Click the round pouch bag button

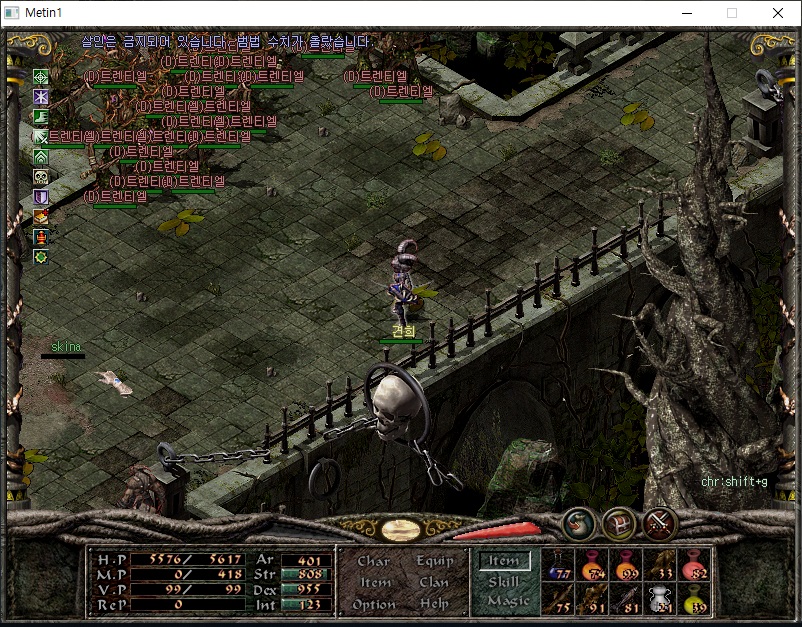(579, 522)
